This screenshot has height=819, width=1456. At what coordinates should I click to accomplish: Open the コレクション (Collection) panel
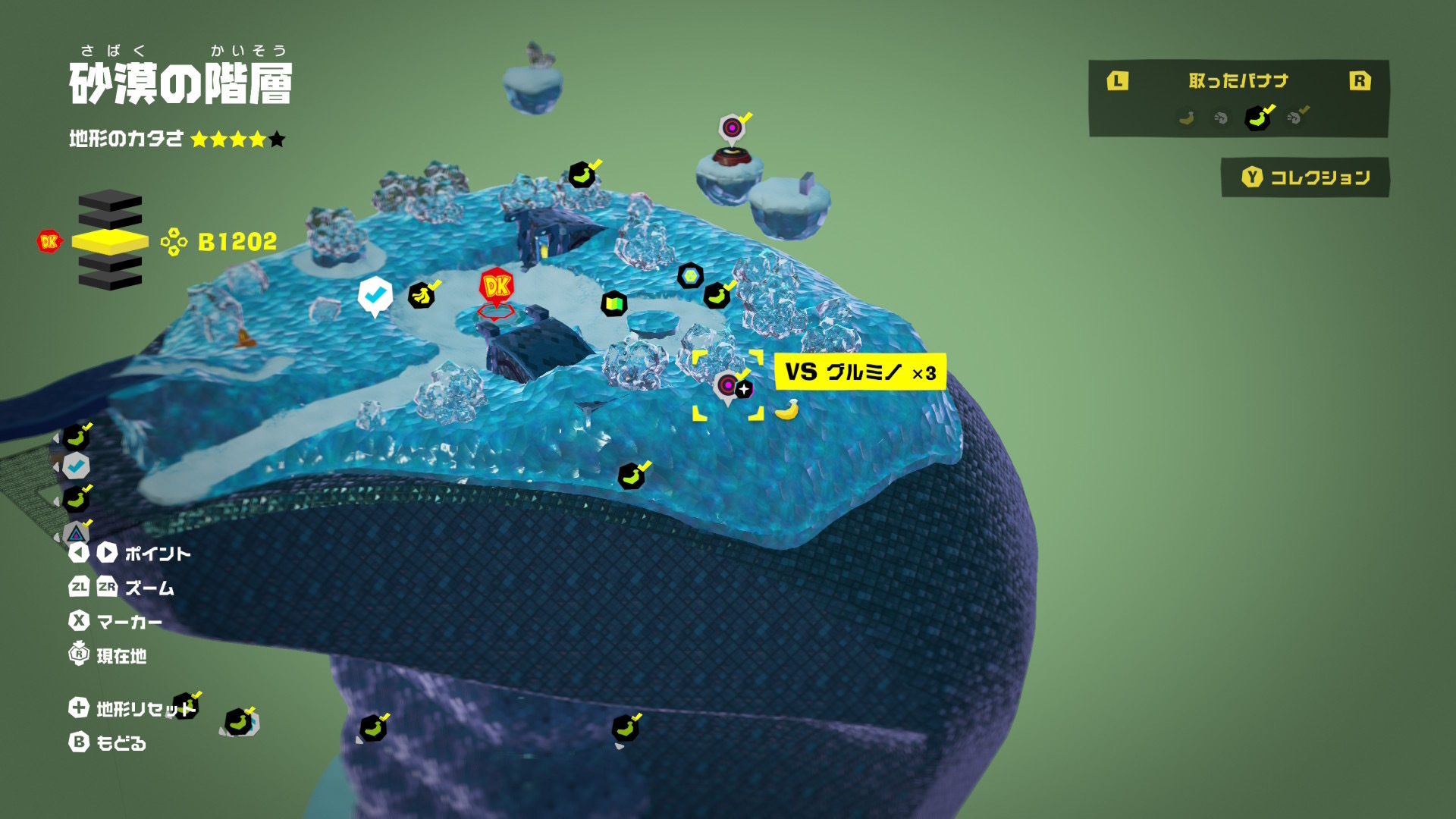click(1305, 177)
